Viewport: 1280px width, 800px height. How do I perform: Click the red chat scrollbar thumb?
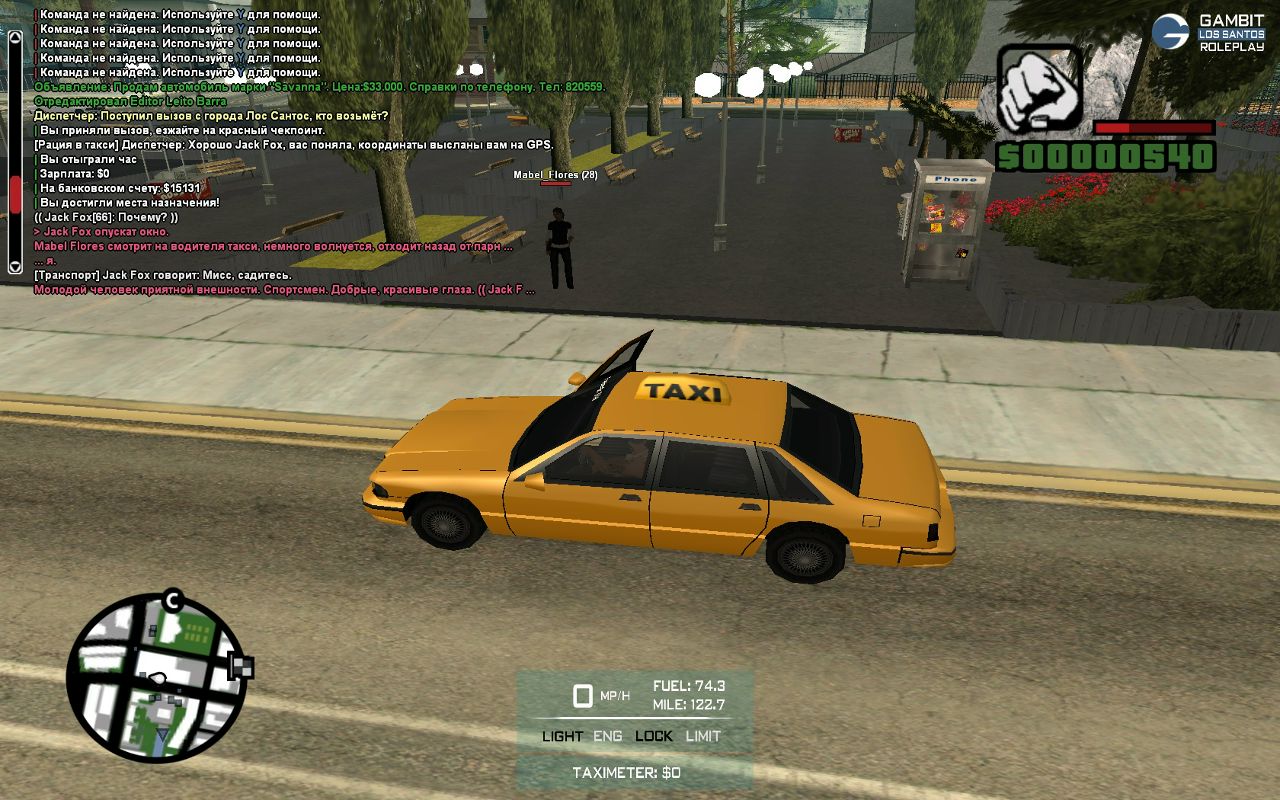pyautogui.click(x=15, y=194)
